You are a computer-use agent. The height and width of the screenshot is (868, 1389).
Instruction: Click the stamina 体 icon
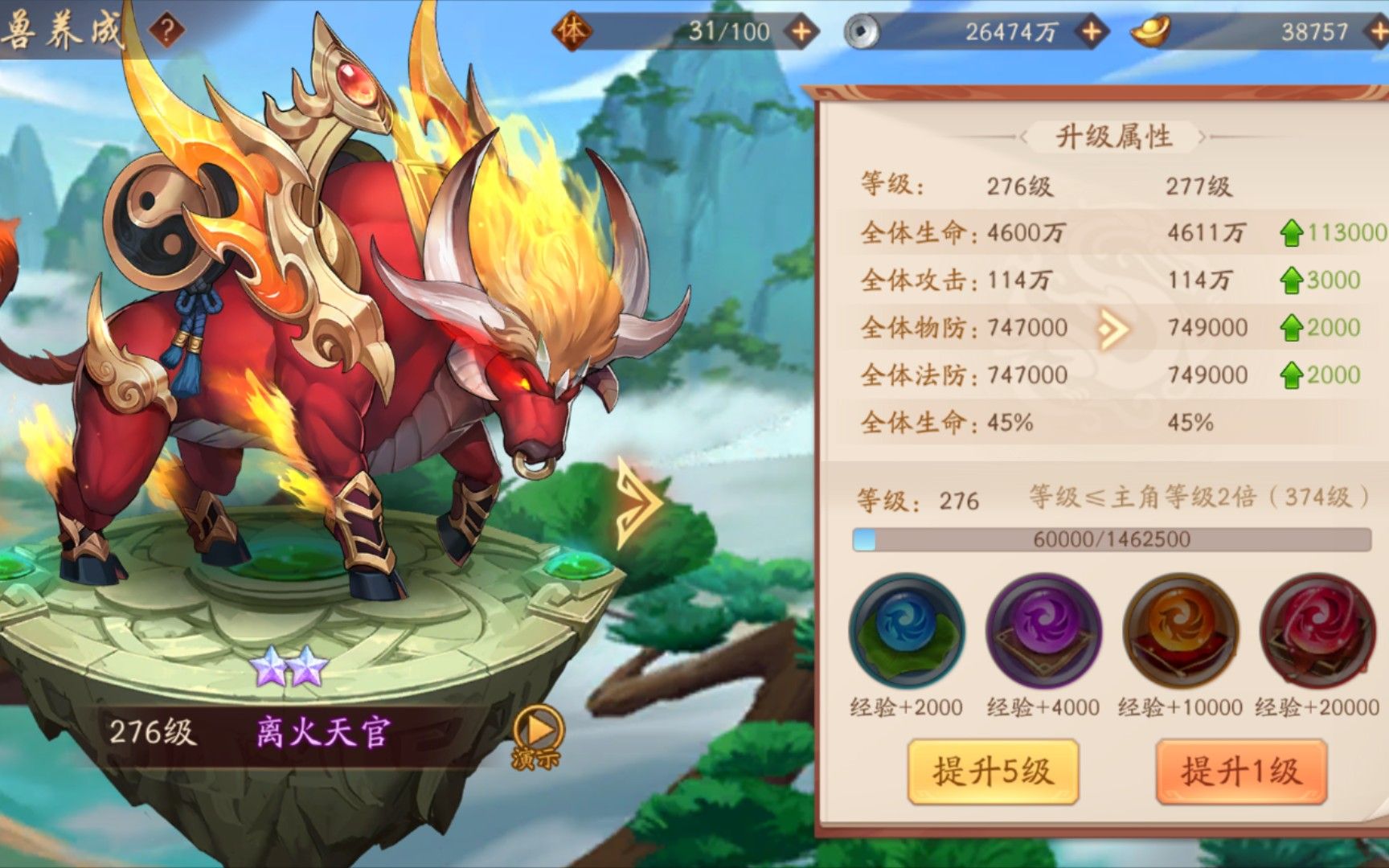(572, 31)
